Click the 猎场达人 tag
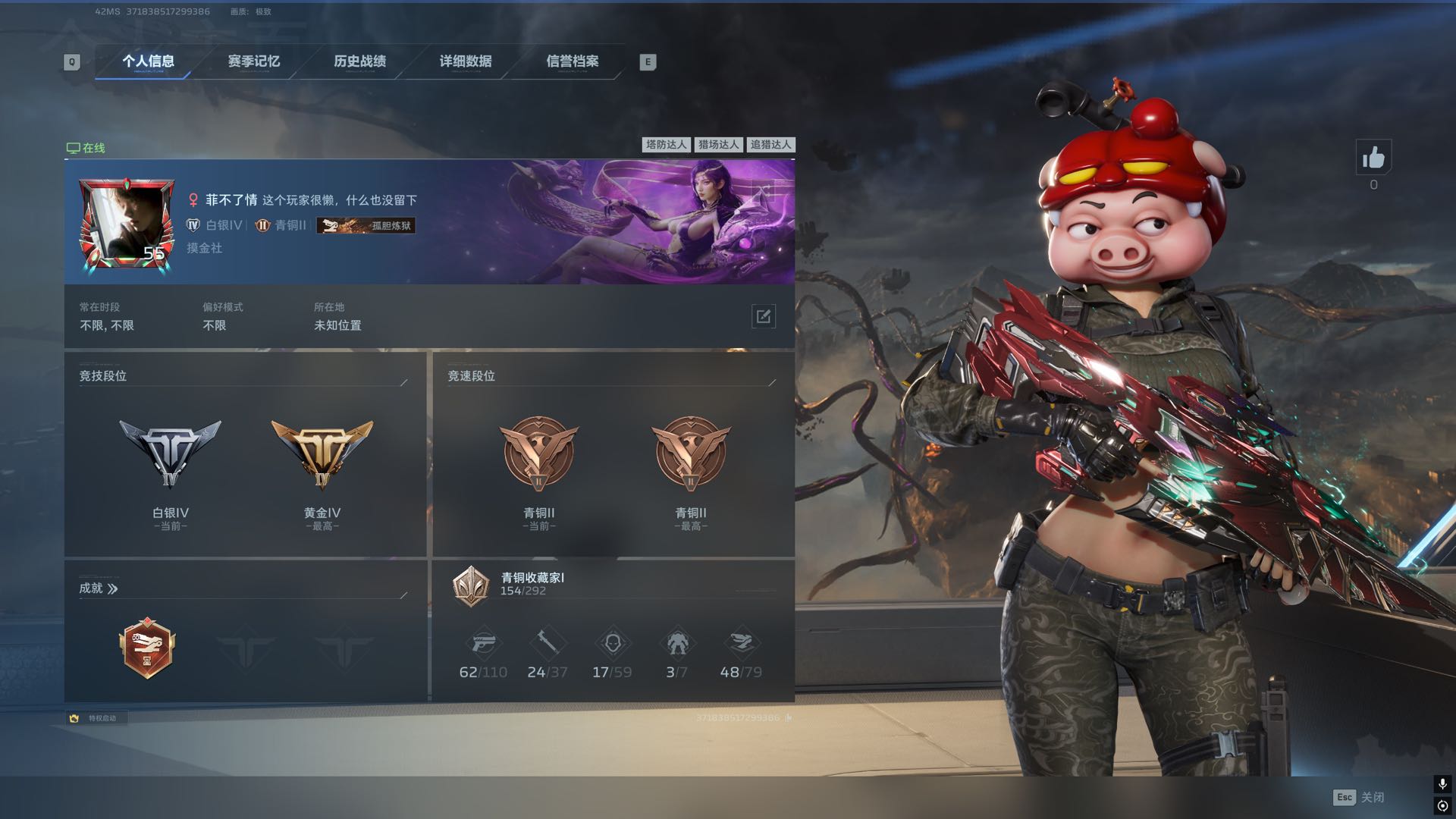The height and width of the screenshot is (819, 1456). tap(718, 145)
